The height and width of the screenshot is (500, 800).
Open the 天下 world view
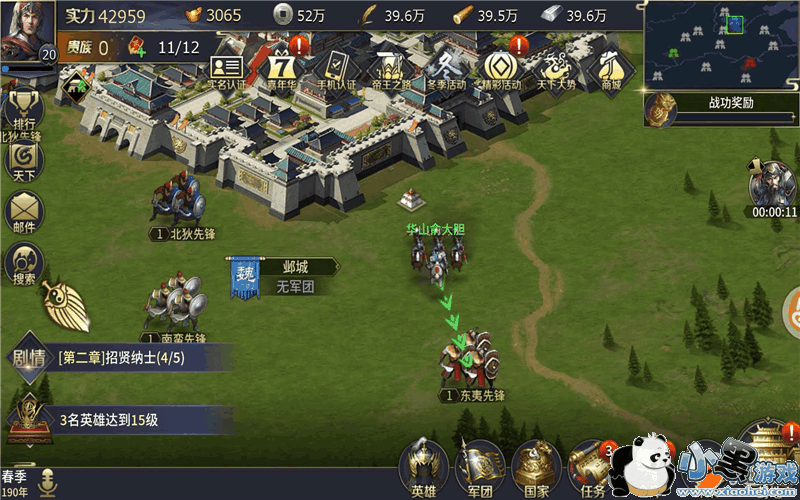point(22,160)
